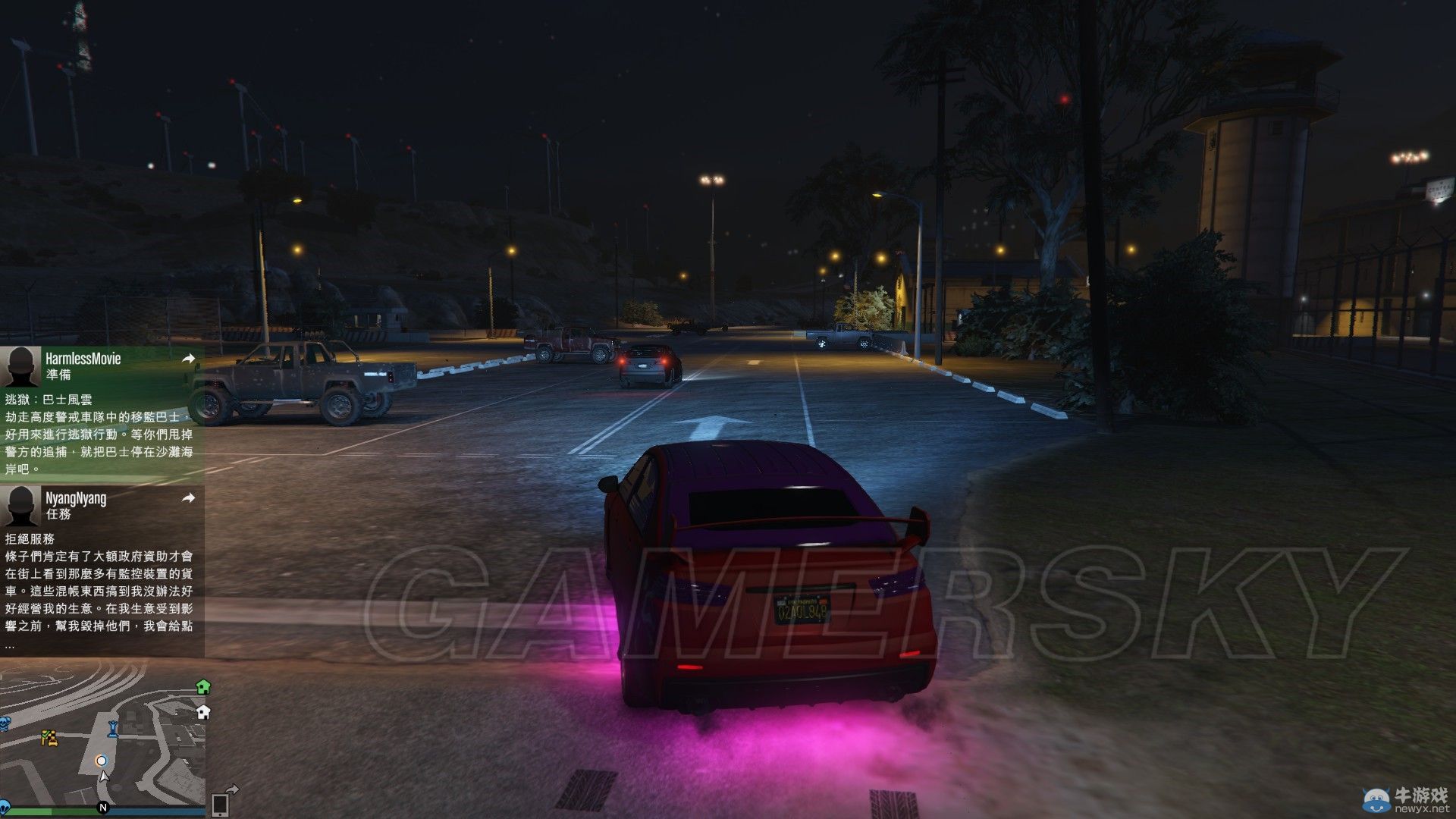1456x819 pixels.
Task: Click the white property house icon on minimap
Action: (202, 713)
